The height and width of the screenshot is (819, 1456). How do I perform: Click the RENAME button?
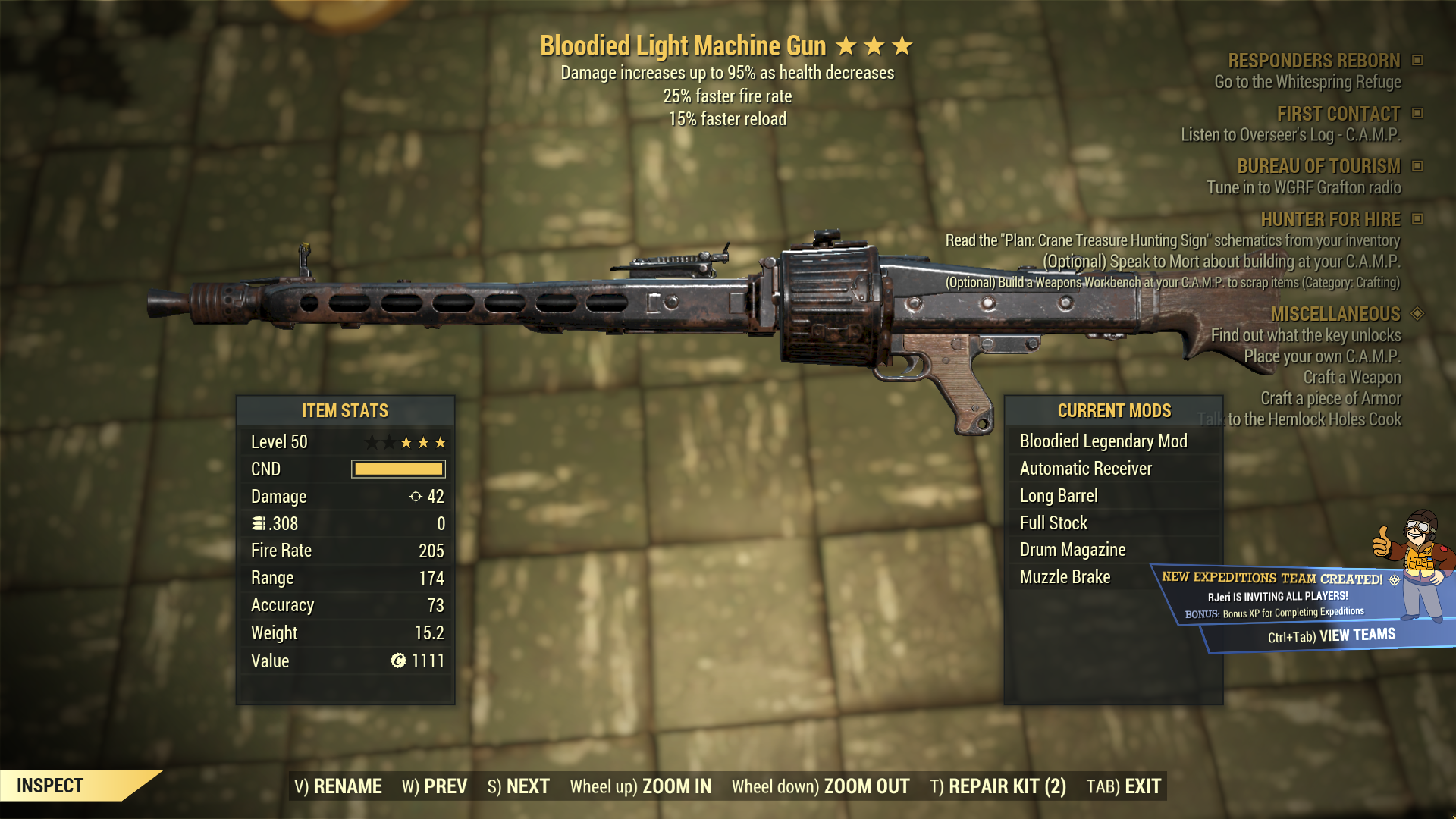pos(338,786)
